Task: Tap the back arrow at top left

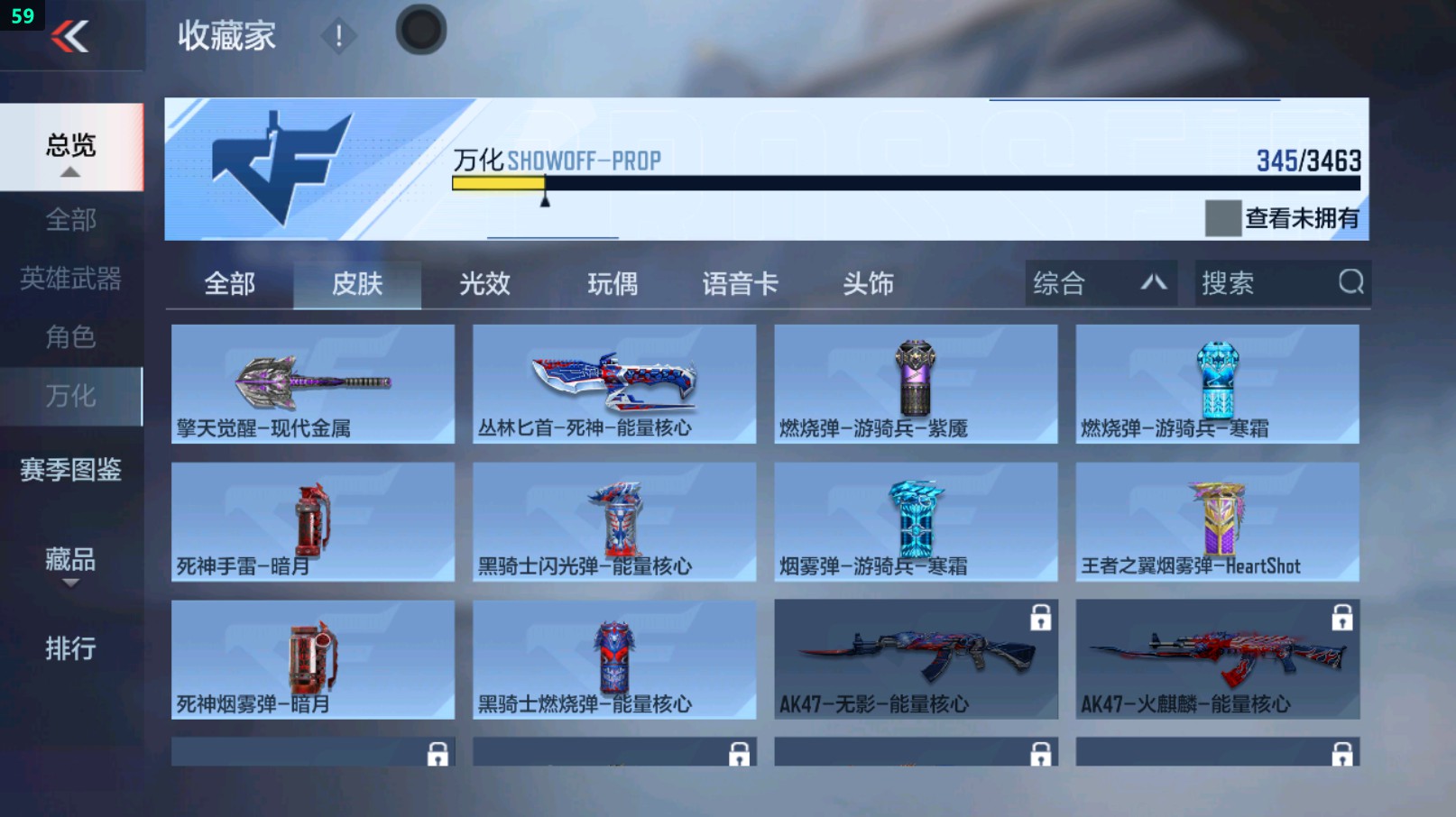Action: coord(72,36)
